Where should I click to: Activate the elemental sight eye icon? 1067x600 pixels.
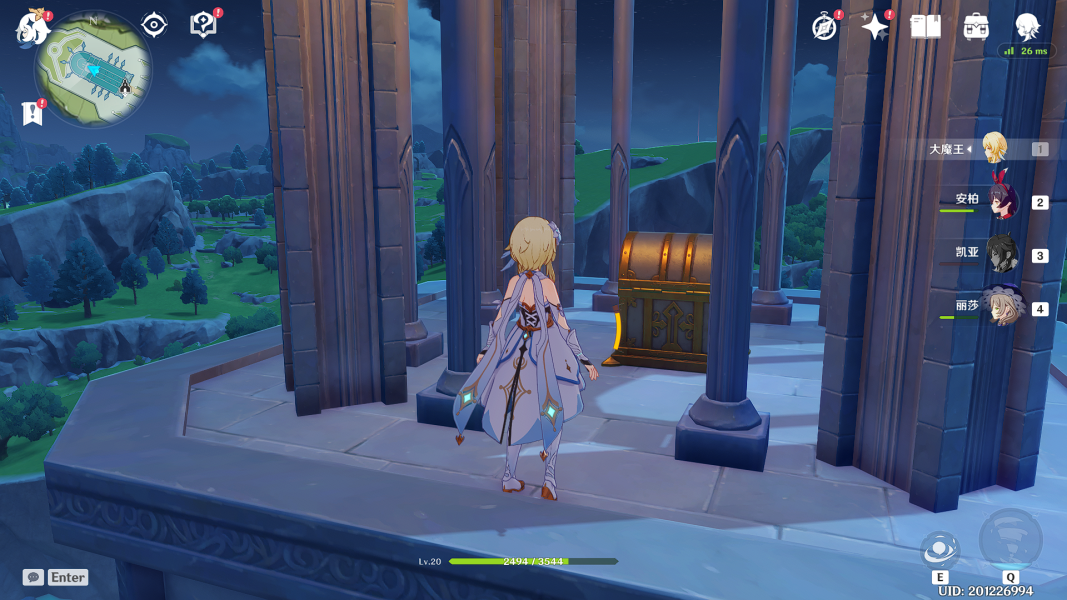click(x=154, y=25)
